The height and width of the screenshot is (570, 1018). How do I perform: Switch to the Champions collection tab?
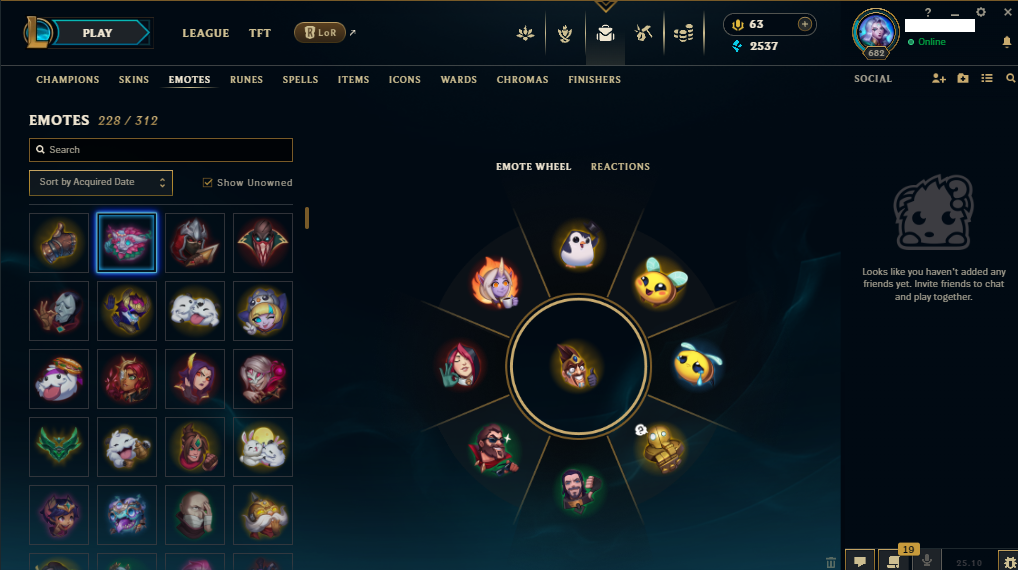pos(68,79)
